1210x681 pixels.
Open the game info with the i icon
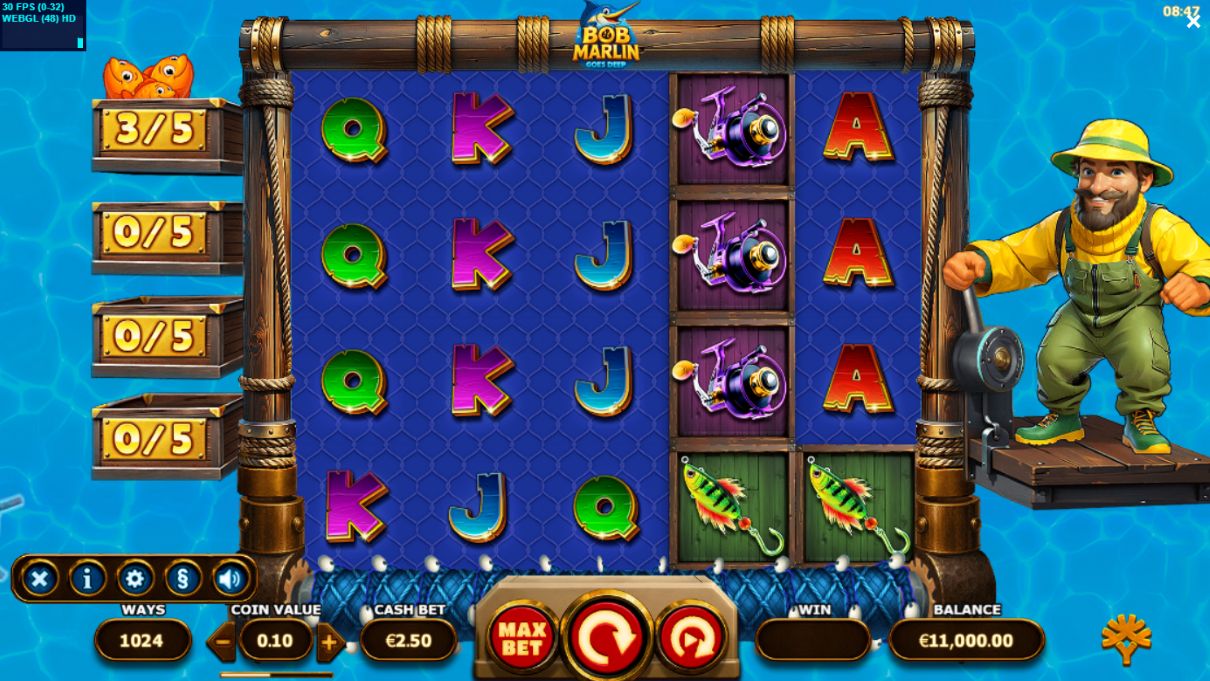pos(88,578)
